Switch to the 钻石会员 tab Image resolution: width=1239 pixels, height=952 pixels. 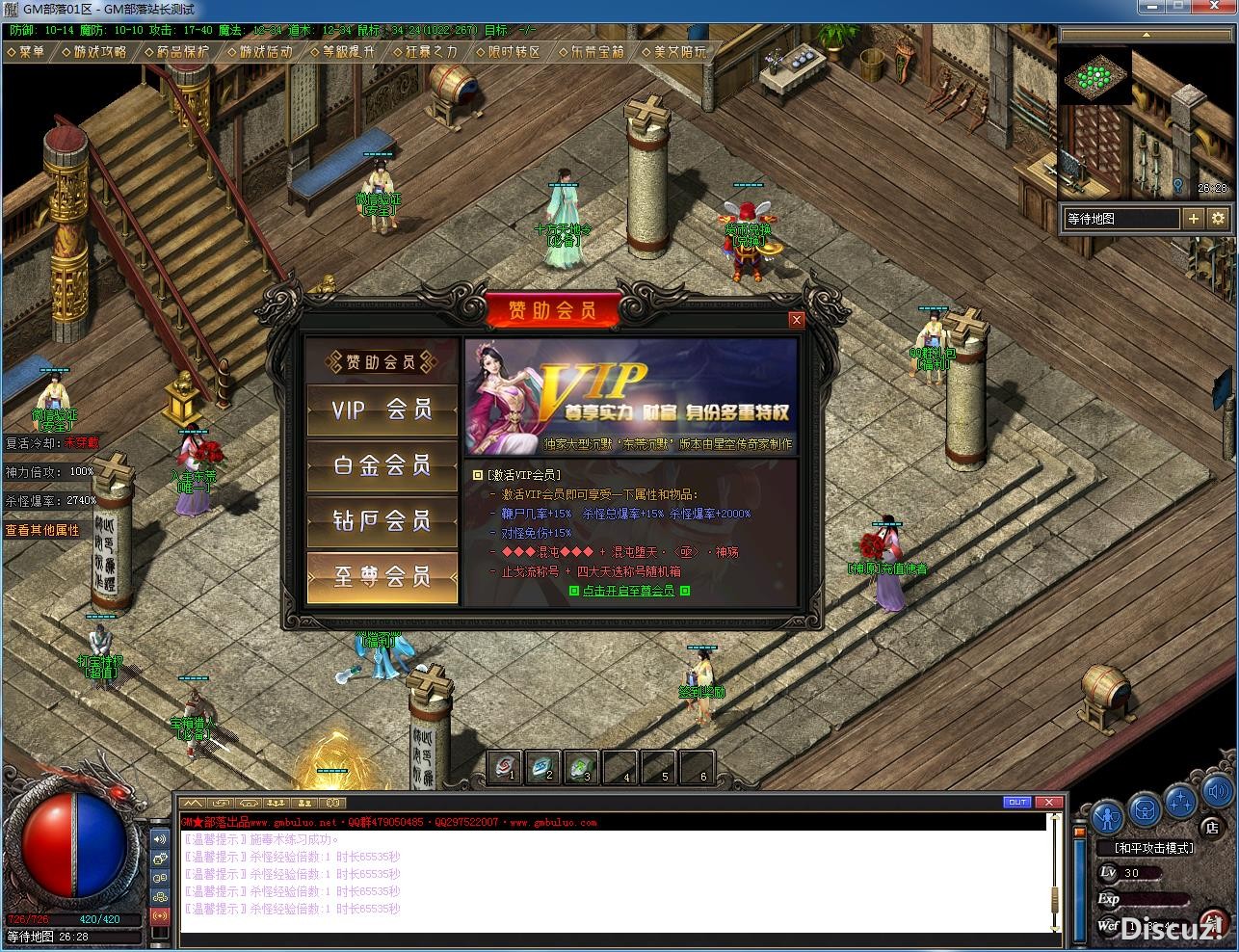tap(382, 521)
